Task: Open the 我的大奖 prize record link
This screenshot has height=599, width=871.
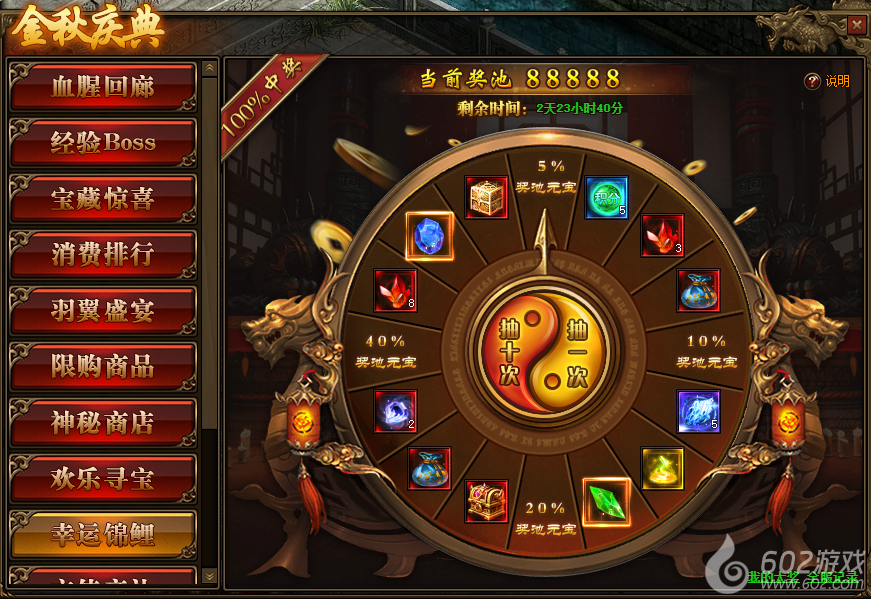Action: (x=774, y=577)
